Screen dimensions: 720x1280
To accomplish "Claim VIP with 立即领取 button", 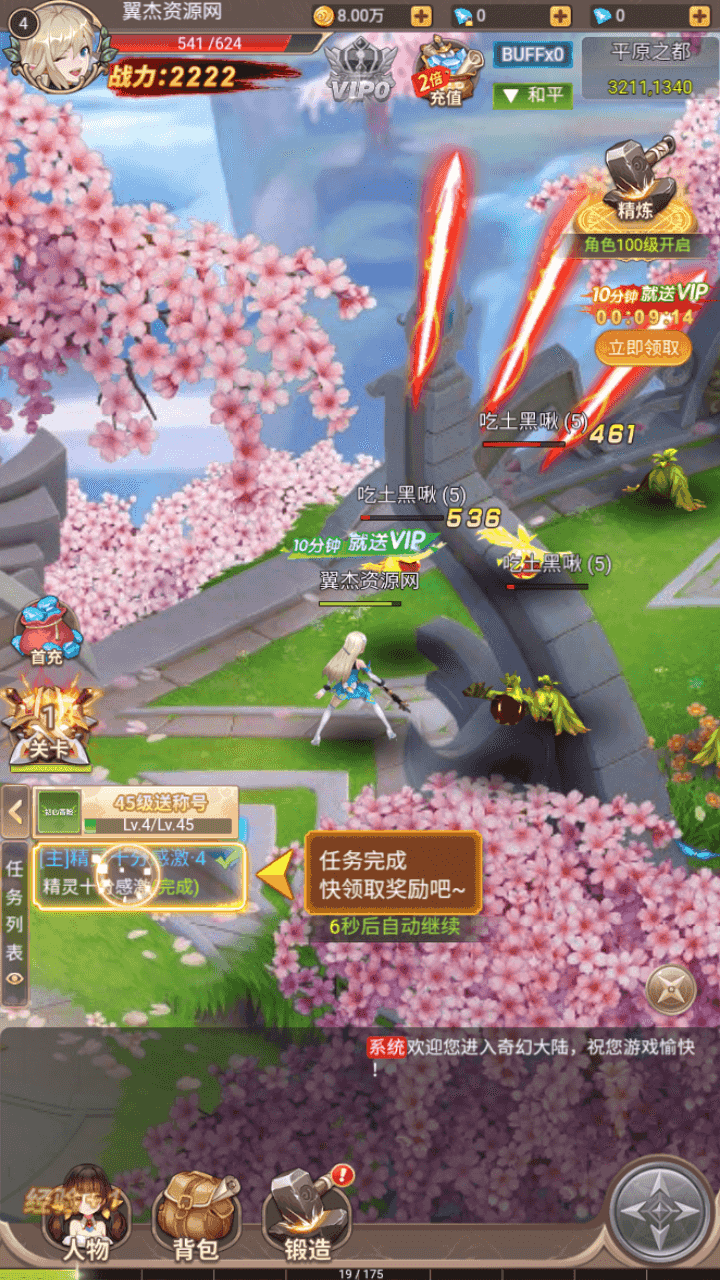I will [643, 348].
